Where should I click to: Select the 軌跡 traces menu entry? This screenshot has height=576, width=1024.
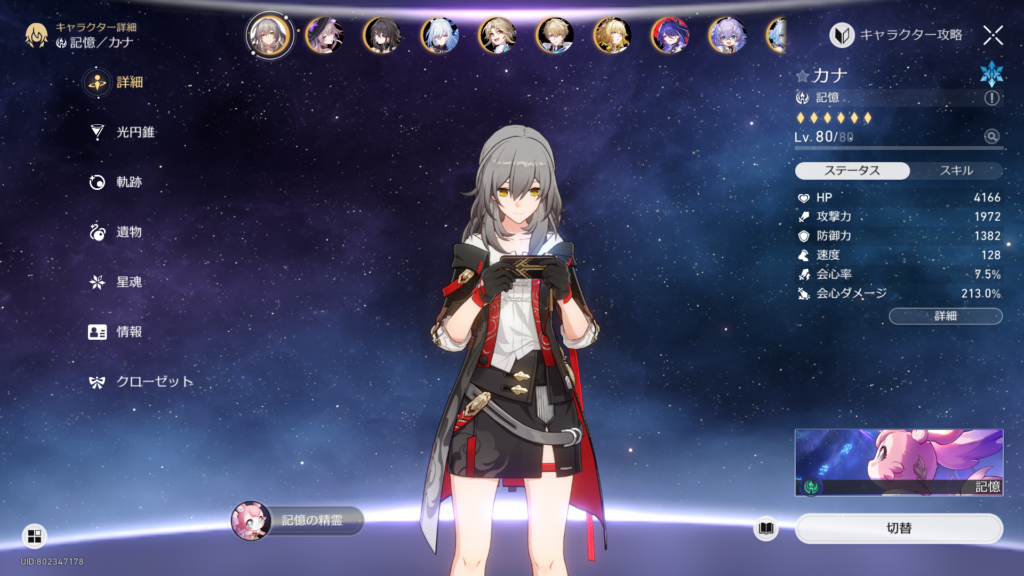click(x=120, y=182)
